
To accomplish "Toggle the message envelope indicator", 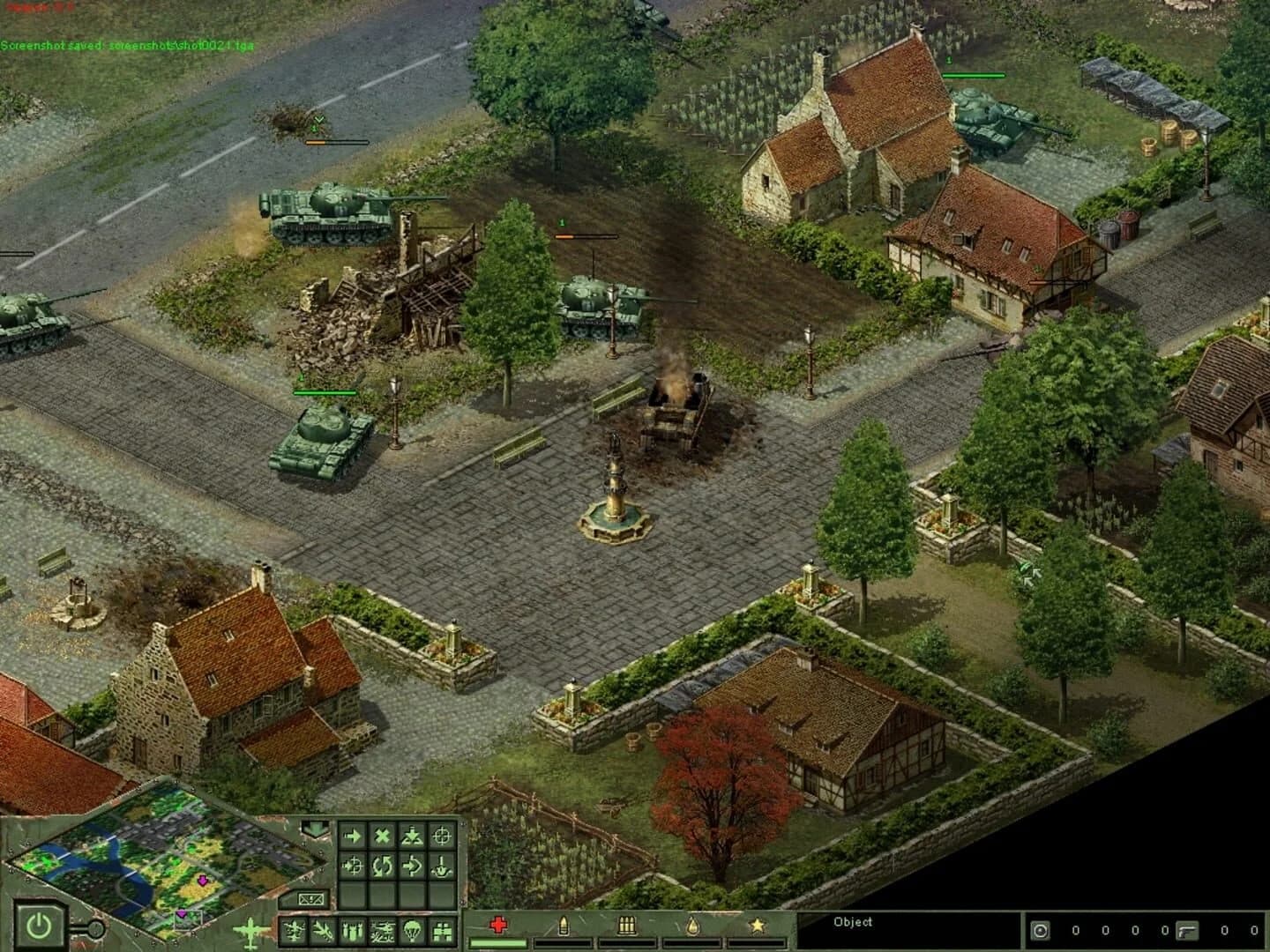I will [x=311, y=901].
